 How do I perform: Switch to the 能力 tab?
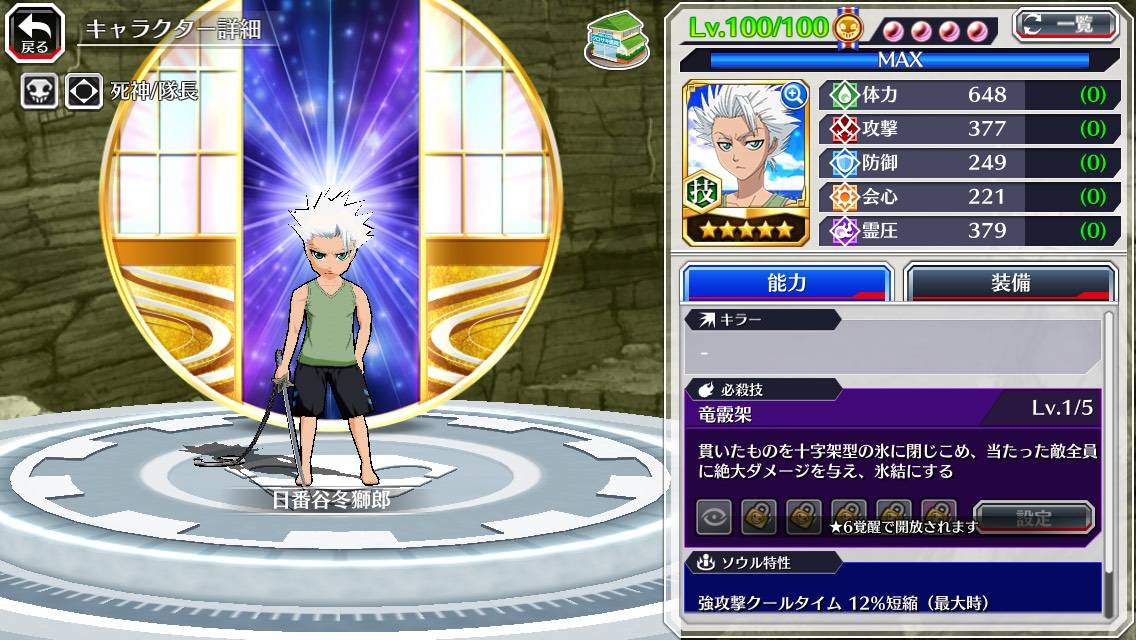coord(786,283)
